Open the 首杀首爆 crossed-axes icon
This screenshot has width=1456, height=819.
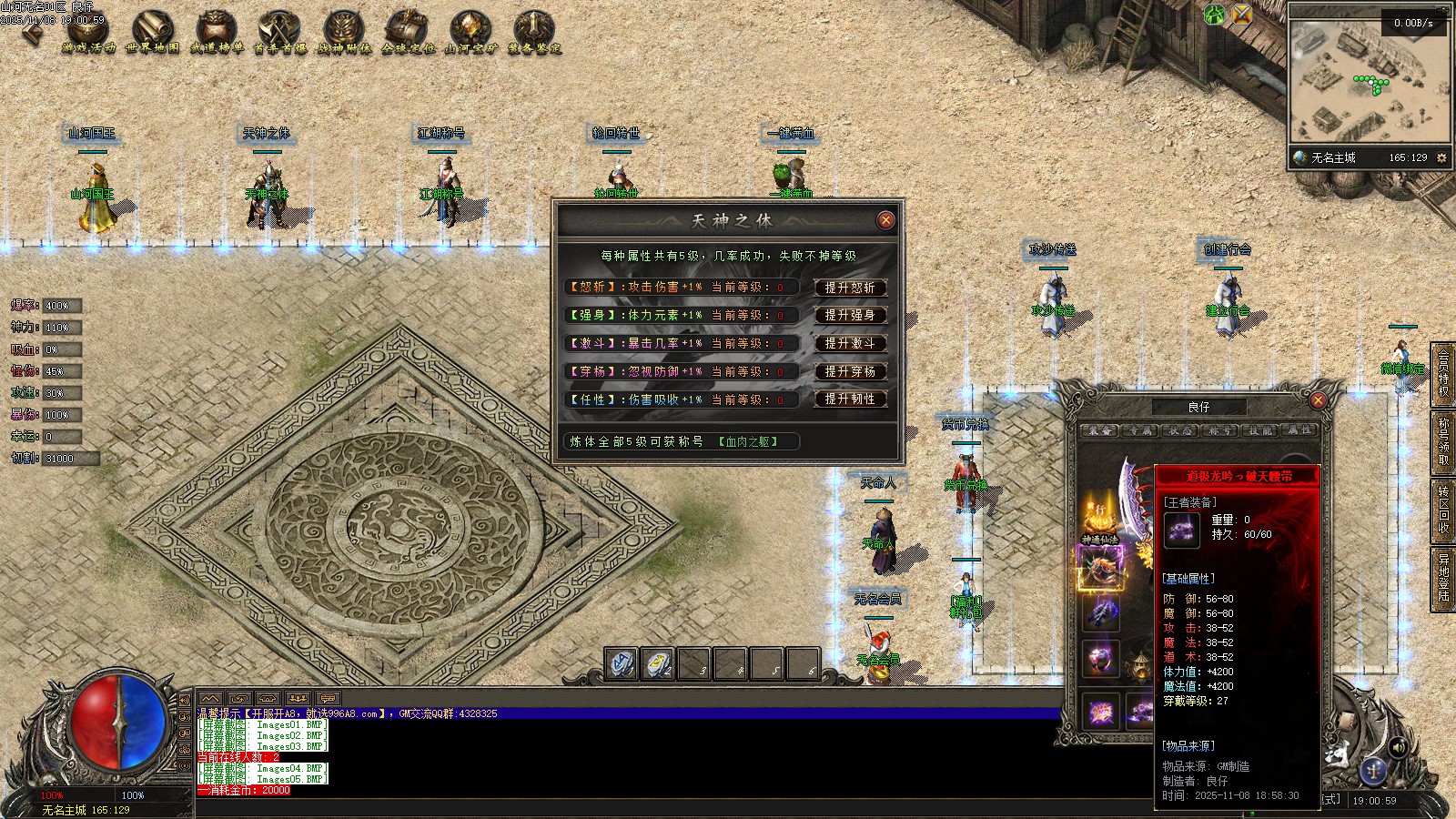click(279, 32)
